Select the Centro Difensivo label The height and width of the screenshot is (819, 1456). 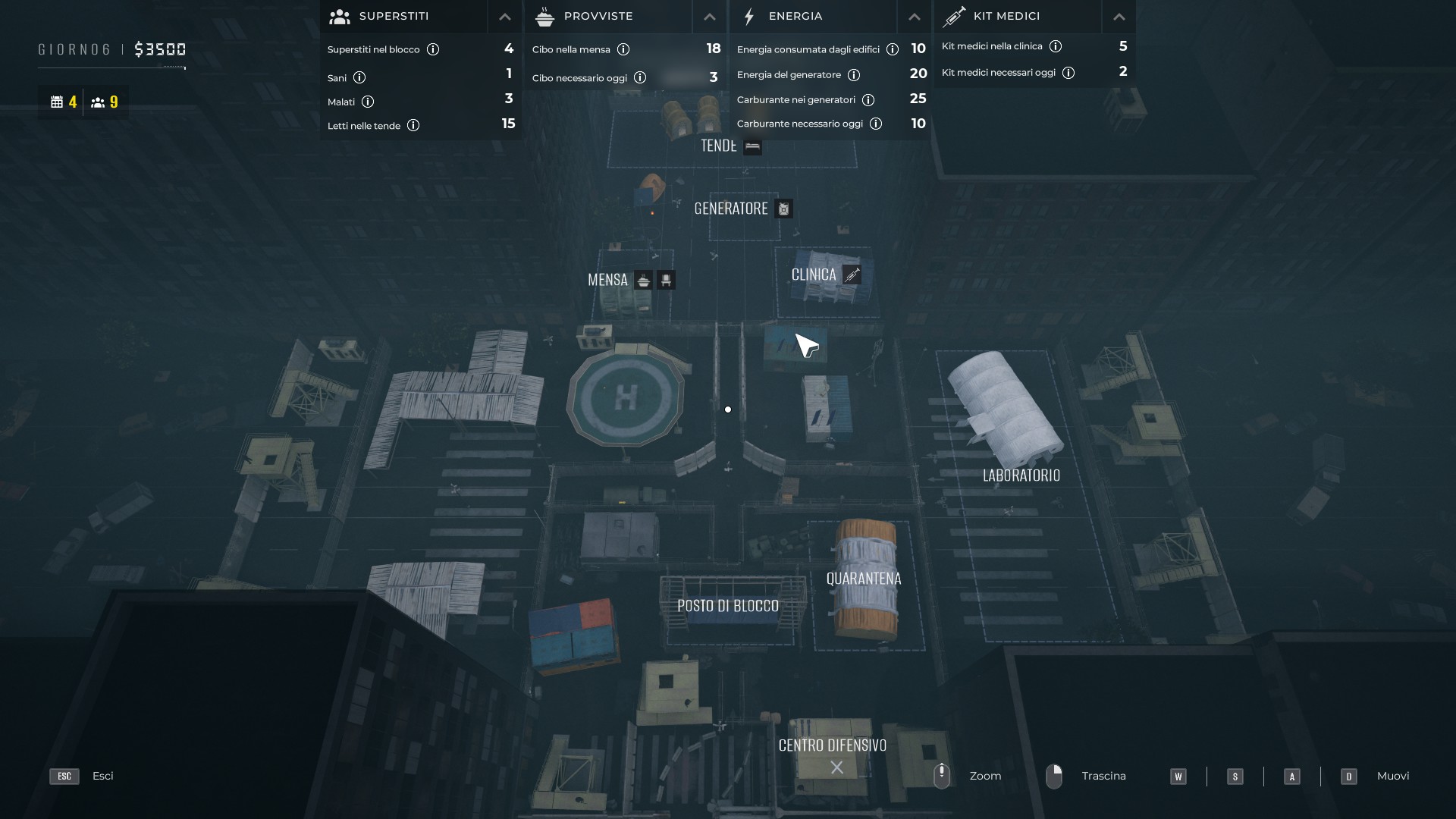(833, 745)
